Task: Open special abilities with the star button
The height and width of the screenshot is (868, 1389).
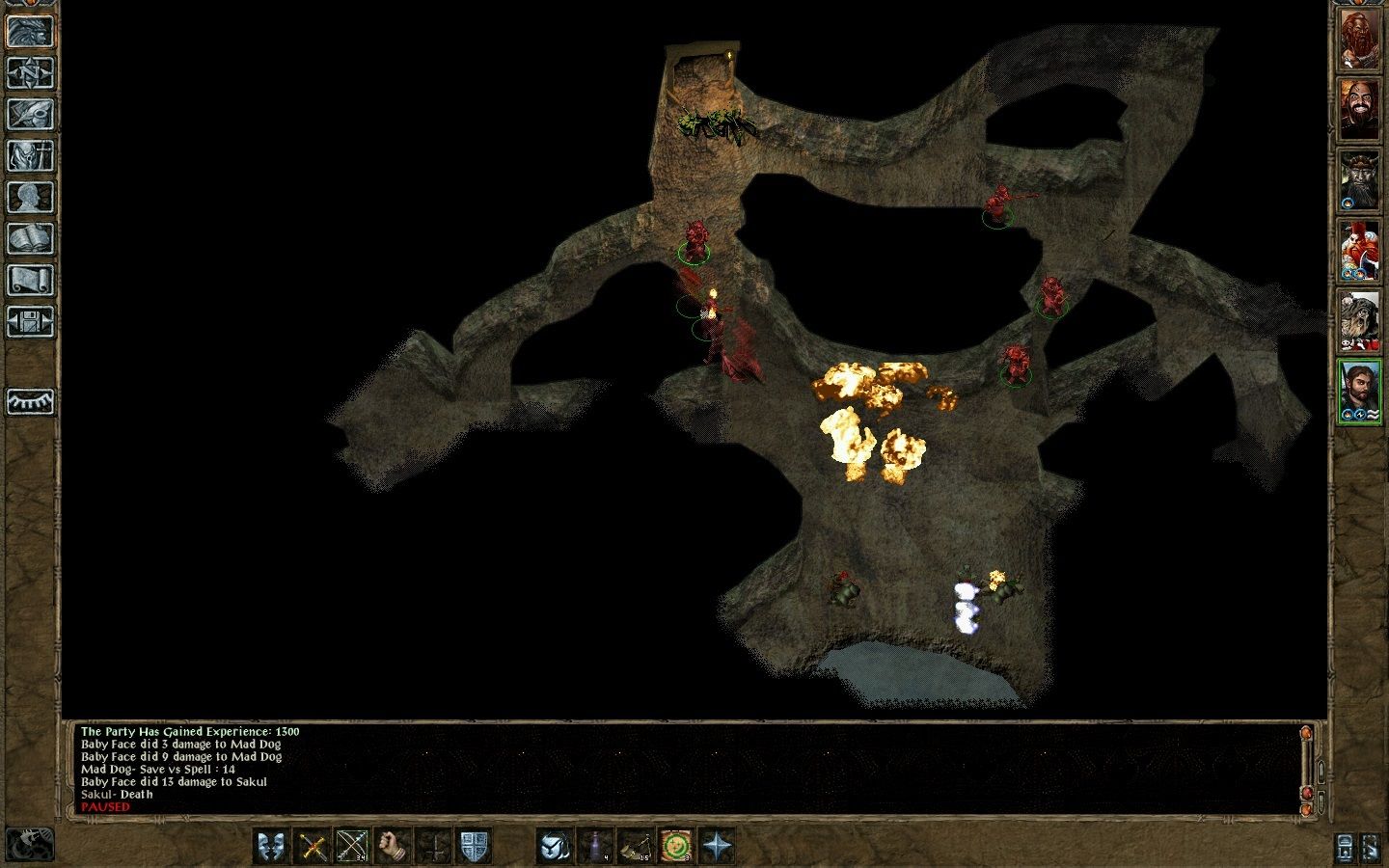Action: (x=717, y=846)
